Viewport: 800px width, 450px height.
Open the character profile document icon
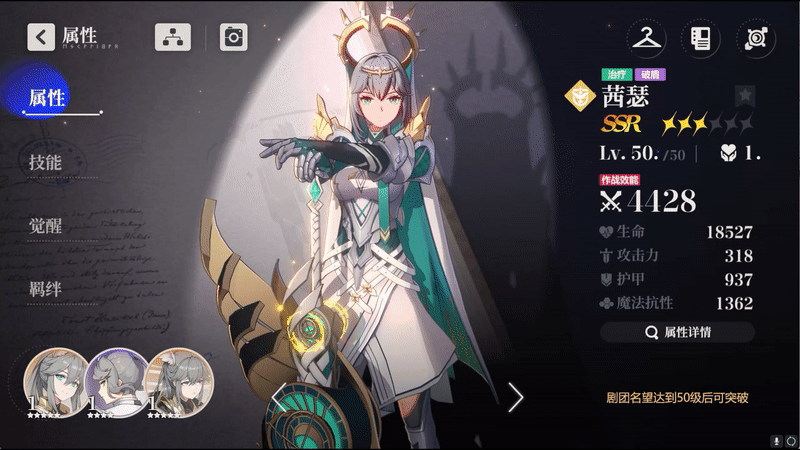pos(700,39)
